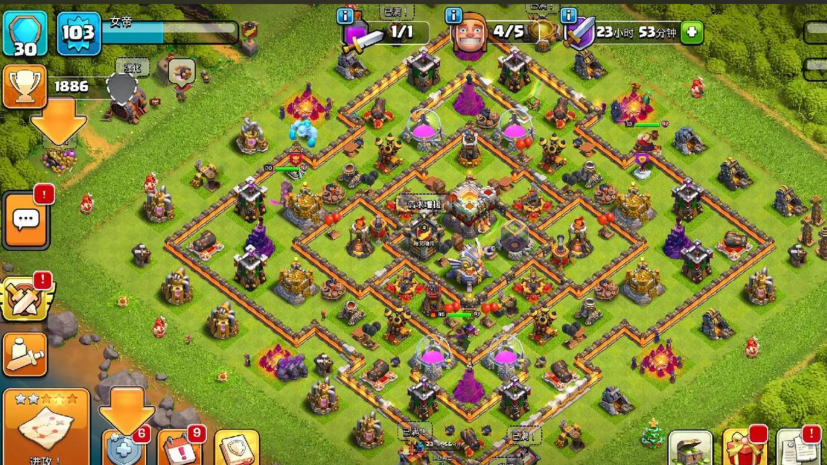Image resolution: width=827 pixels, height=465 pixels.
Task: Open the news paper button with alert badge
Action: [797, 448]
